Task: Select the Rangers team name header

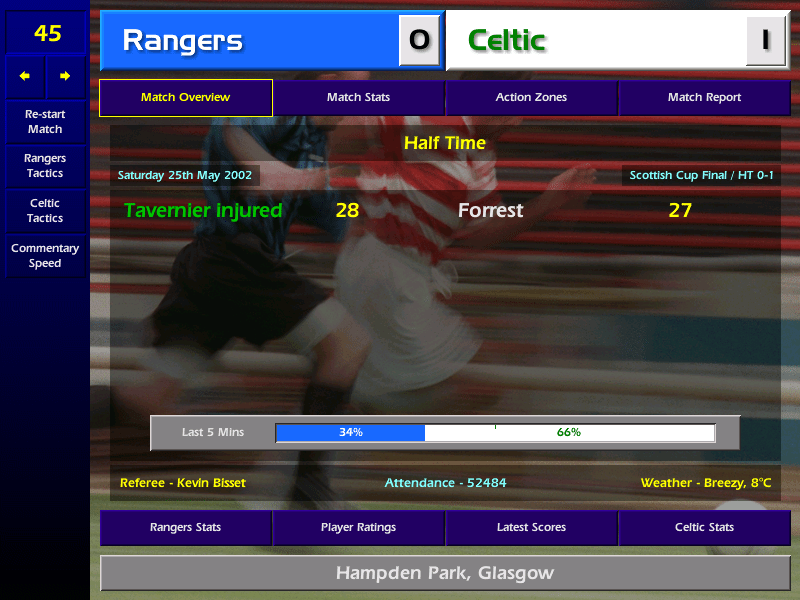Action: 250,41
